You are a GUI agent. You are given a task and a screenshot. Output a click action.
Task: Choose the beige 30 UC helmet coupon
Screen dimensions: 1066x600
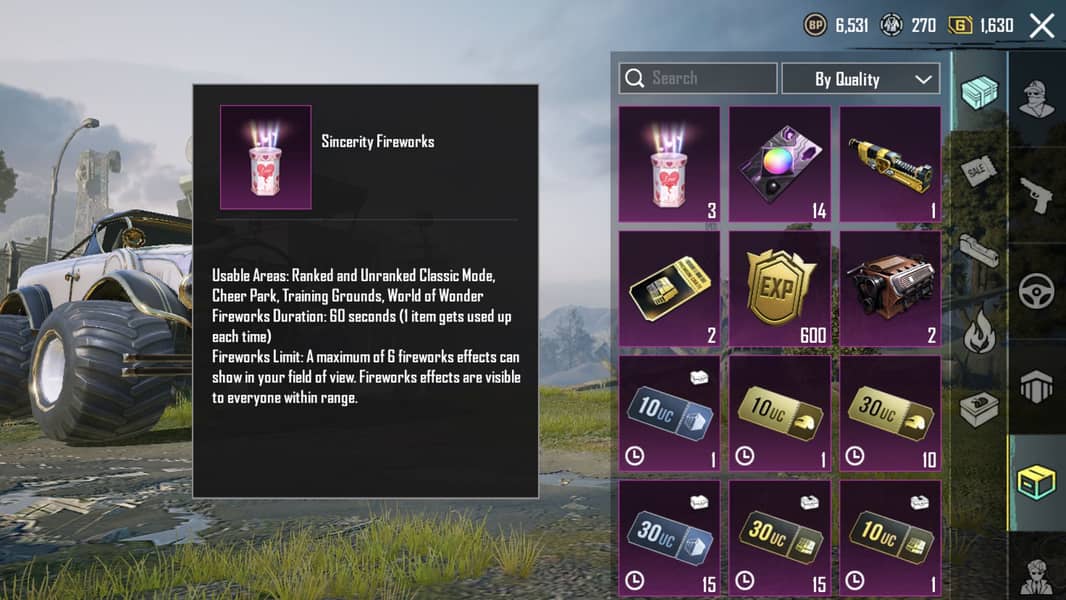pyautogui.click(x=890, y=413)
